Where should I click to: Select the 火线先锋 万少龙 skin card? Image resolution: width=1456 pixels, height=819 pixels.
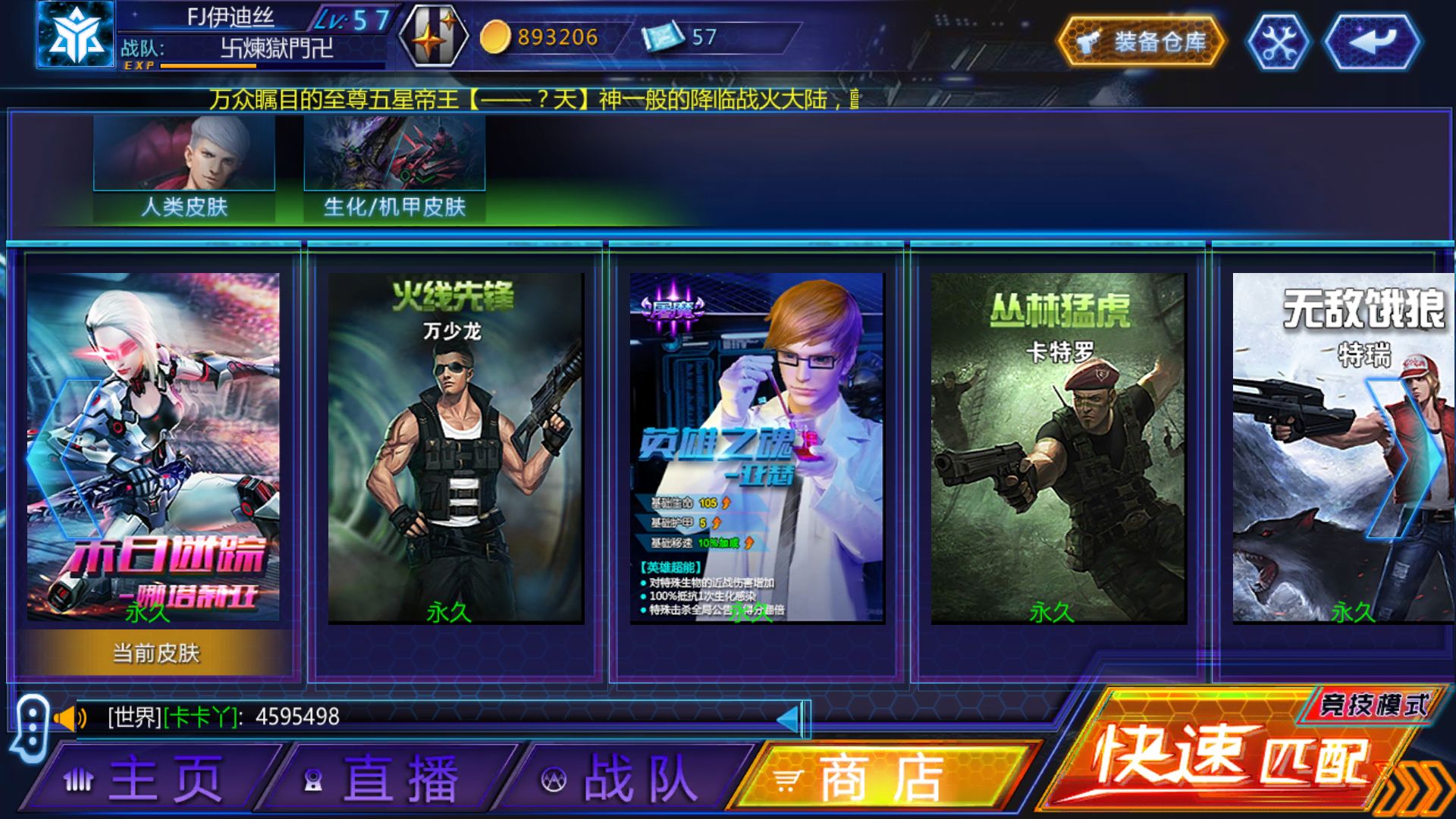[x=455, y=455]
